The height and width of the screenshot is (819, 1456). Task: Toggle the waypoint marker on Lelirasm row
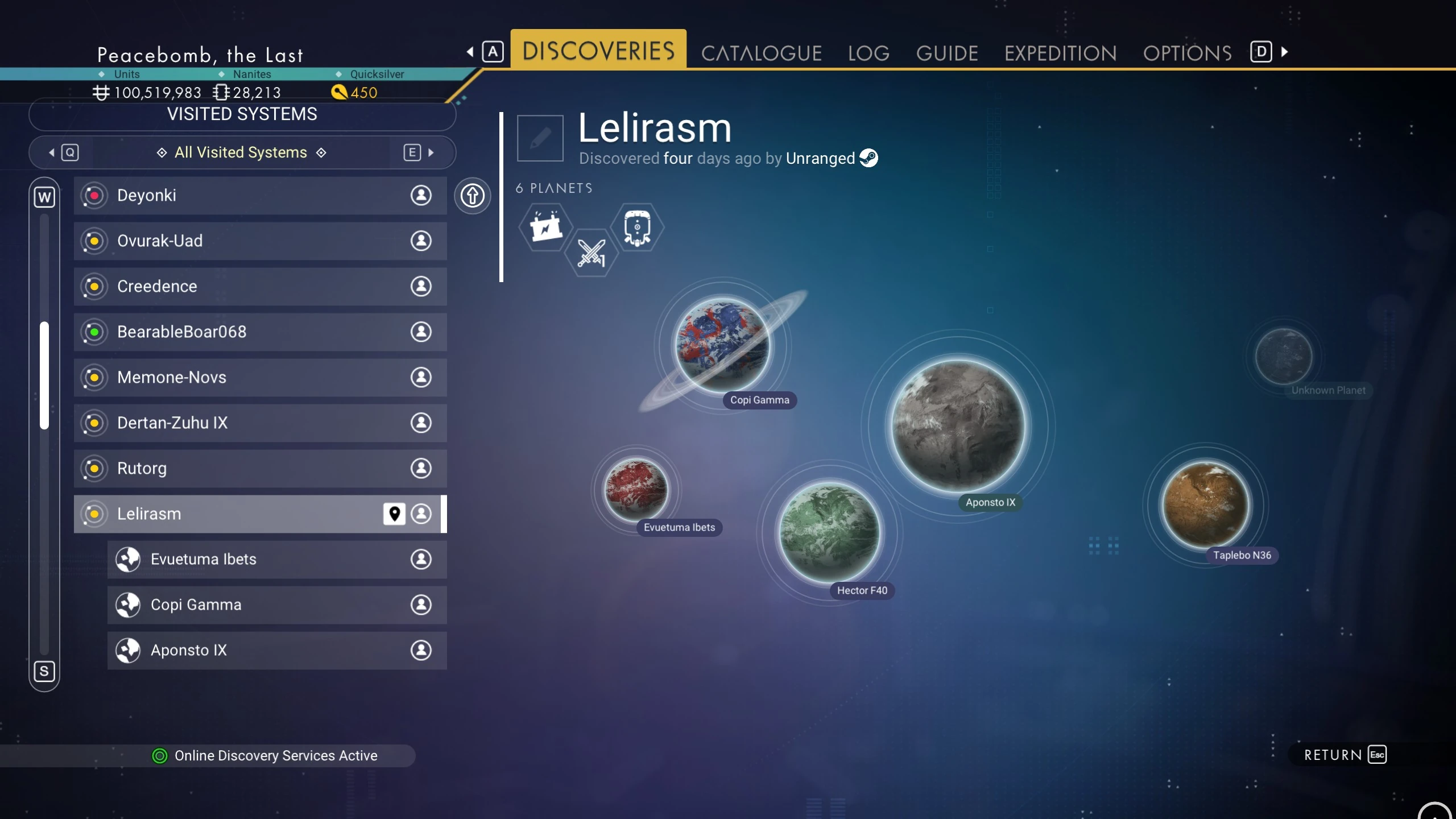click(394, 514)
